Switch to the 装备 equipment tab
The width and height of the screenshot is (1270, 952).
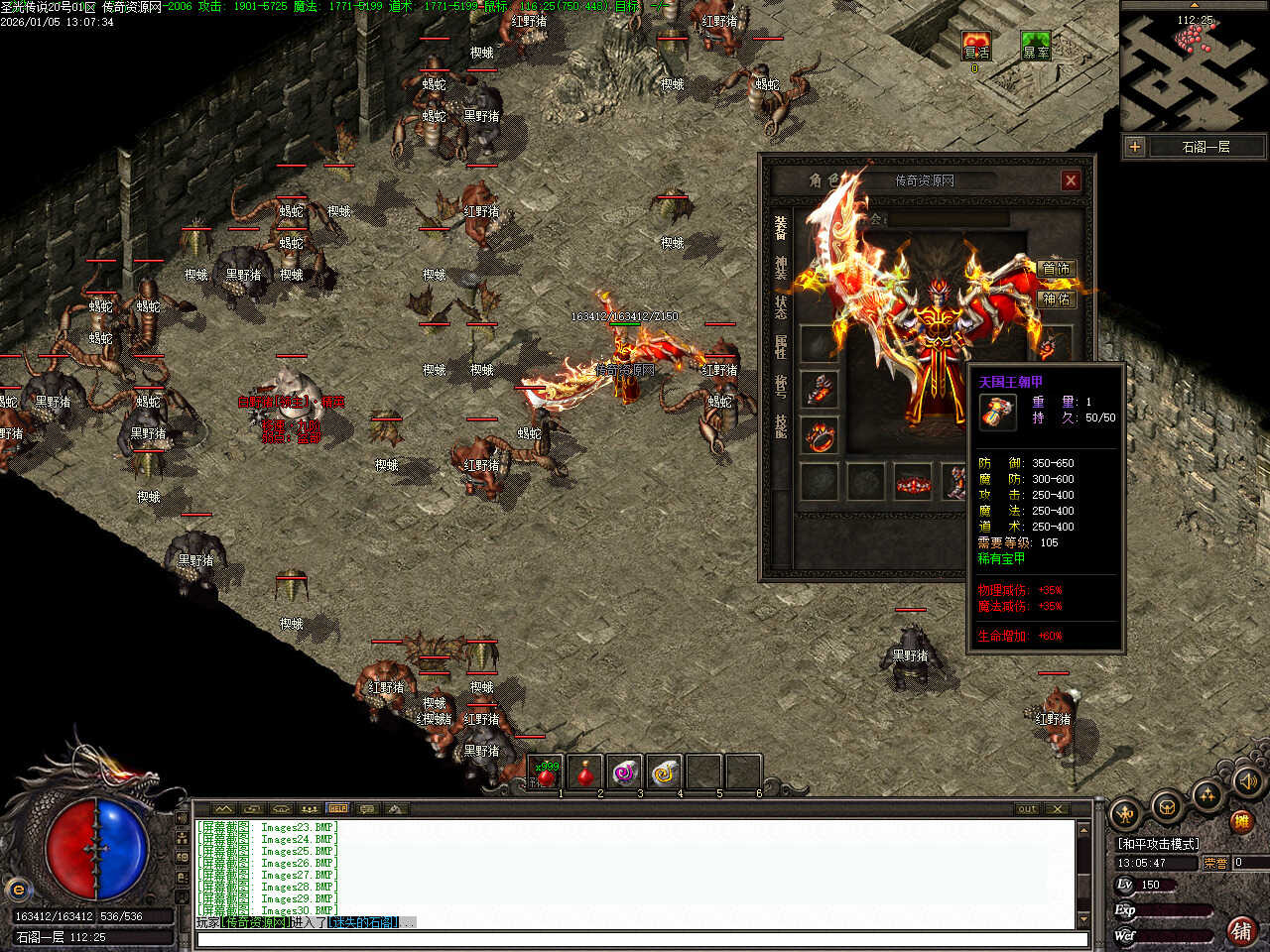[781, 228]
